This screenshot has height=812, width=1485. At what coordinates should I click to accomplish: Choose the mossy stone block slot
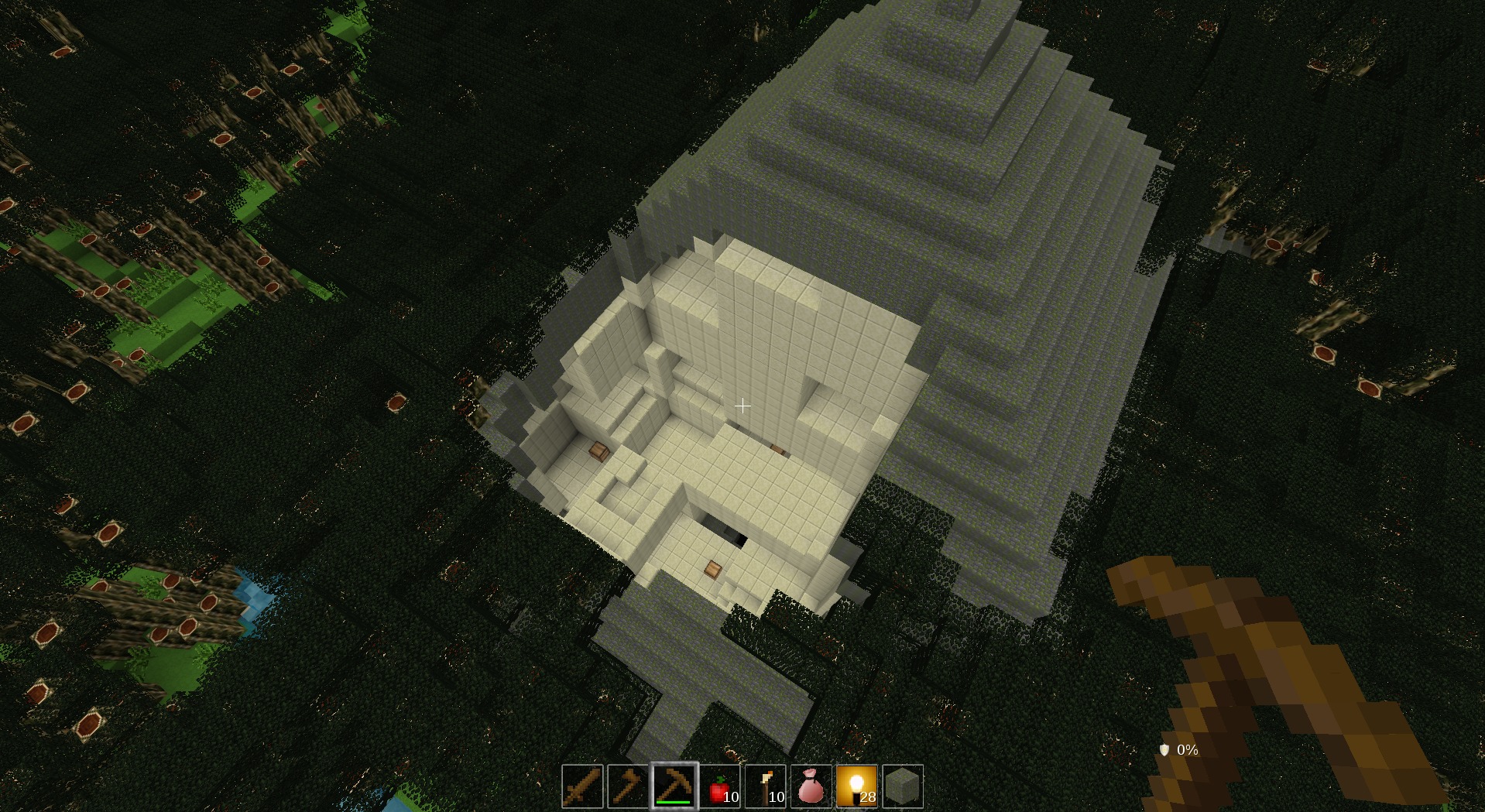point(903,786)
